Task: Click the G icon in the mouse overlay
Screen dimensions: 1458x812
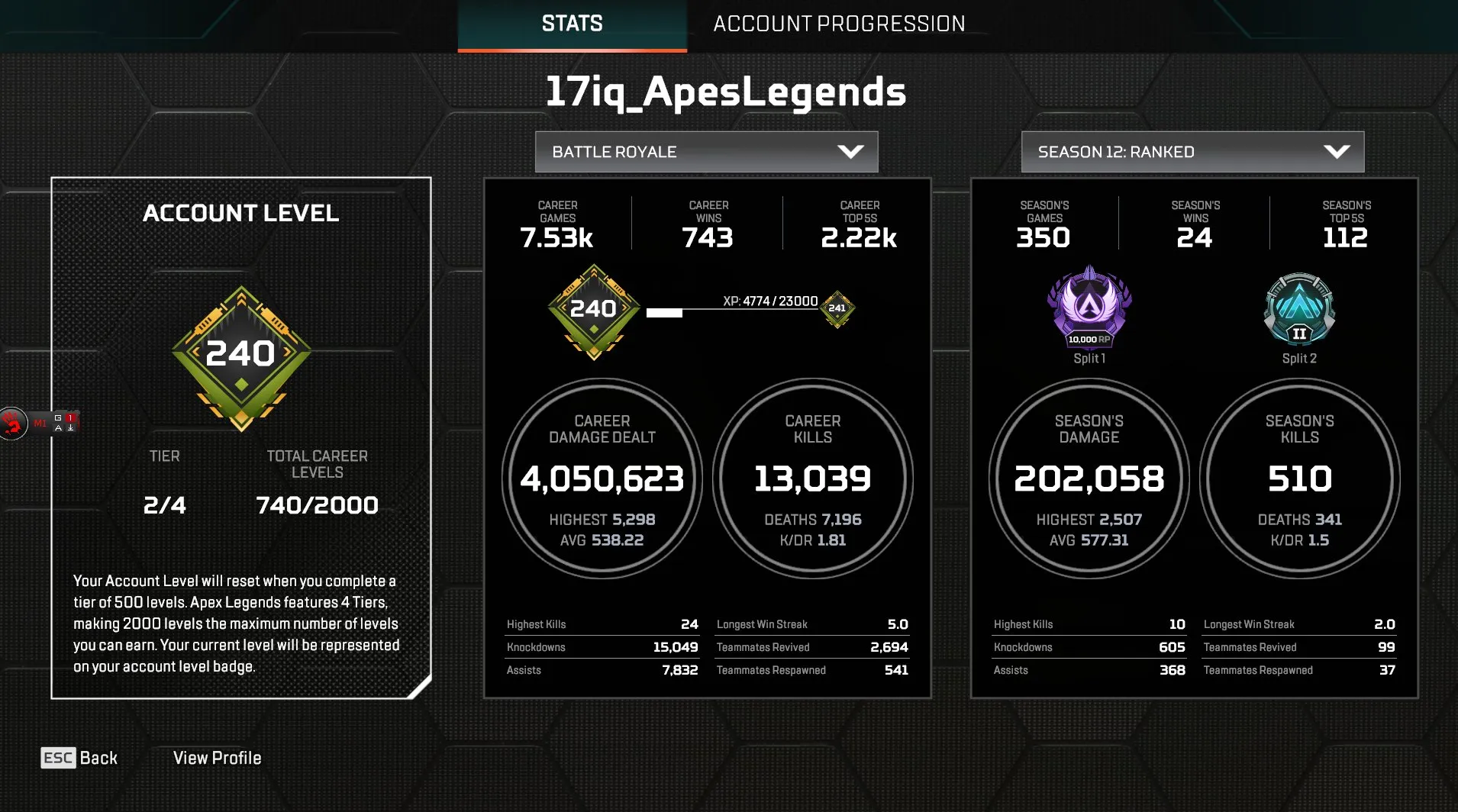Action: (x=58, y=417)
